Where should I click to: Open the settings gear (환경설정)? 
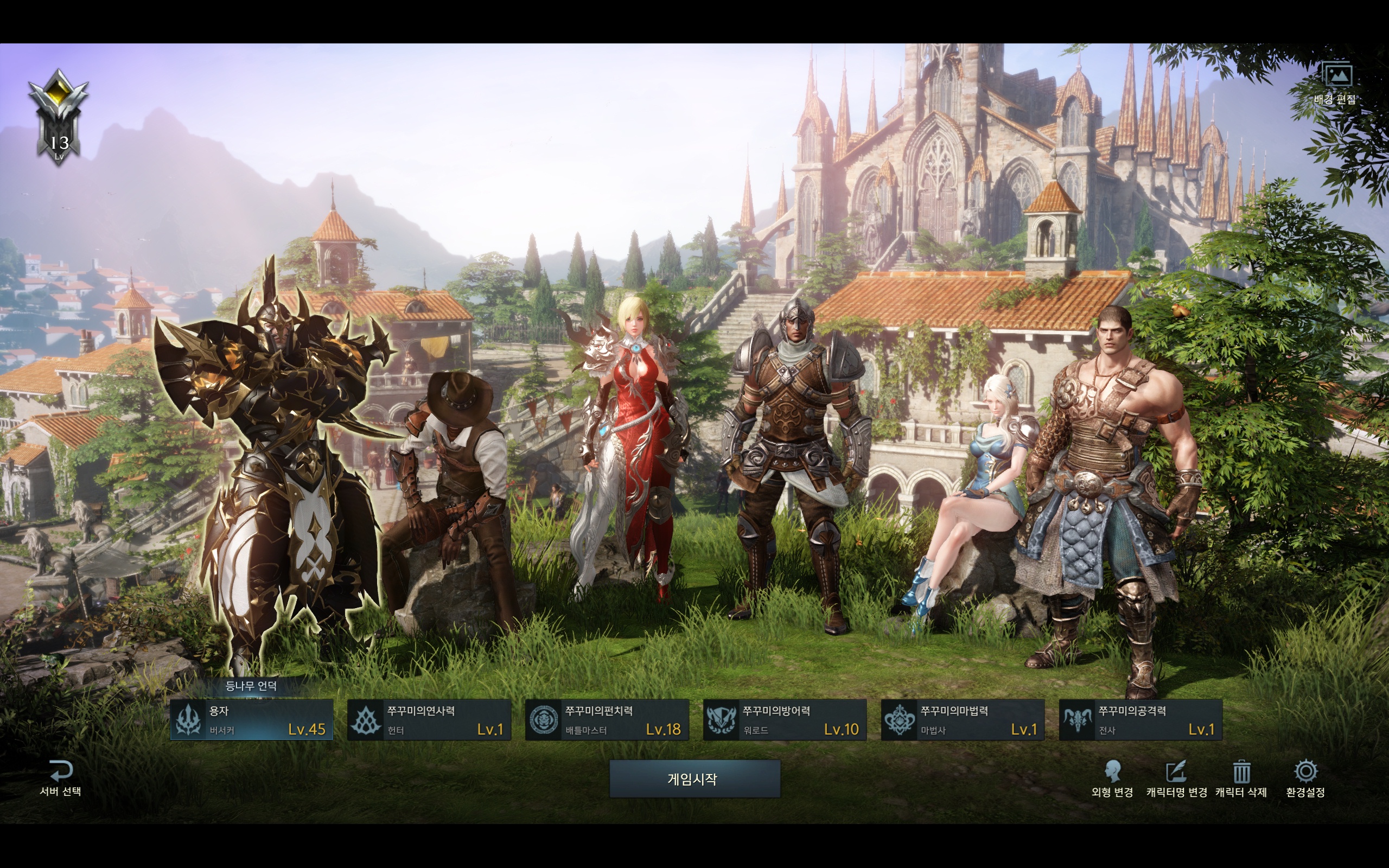(1306, 772)
